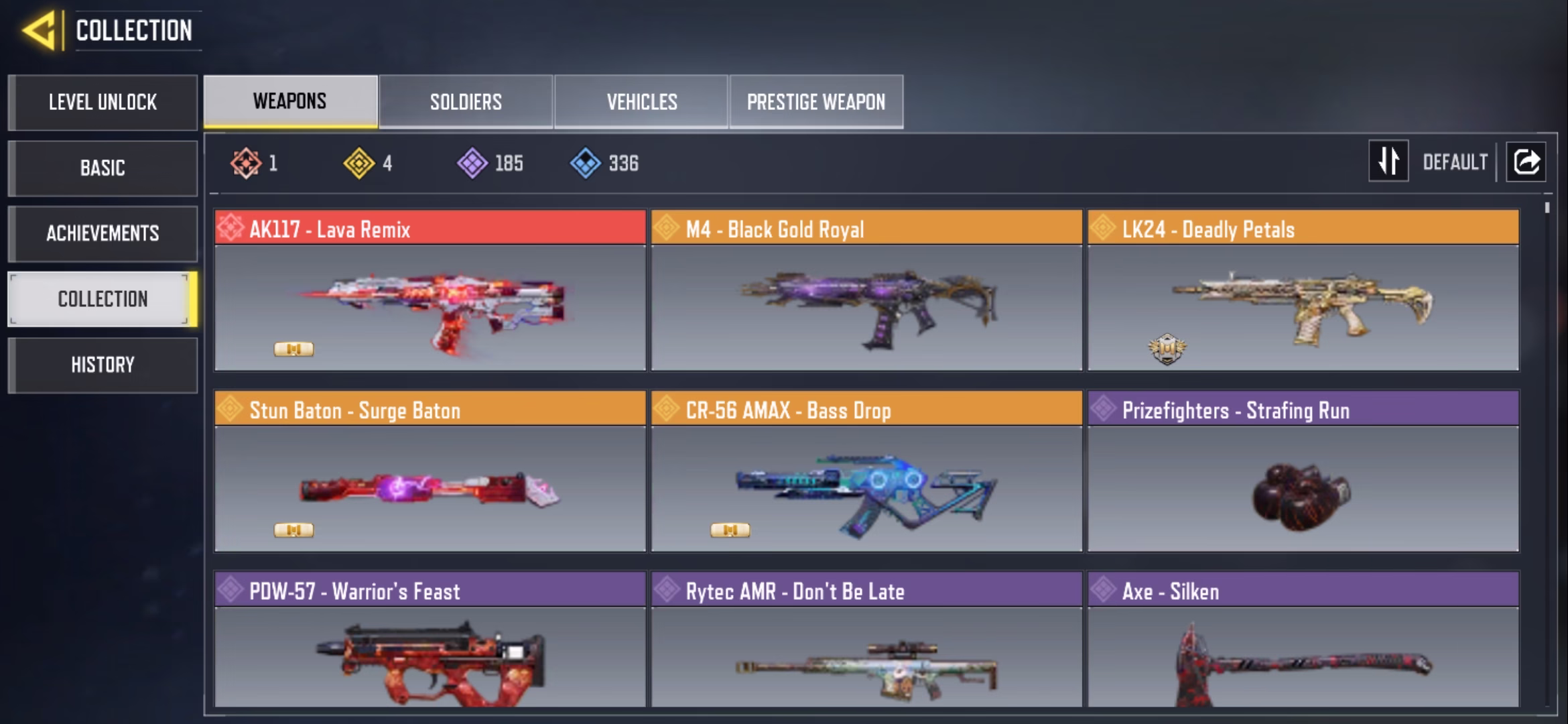This screenshot has height=724, width=1568.
Task: Switch to the Soldiers tab
Action: coord(466,102)
